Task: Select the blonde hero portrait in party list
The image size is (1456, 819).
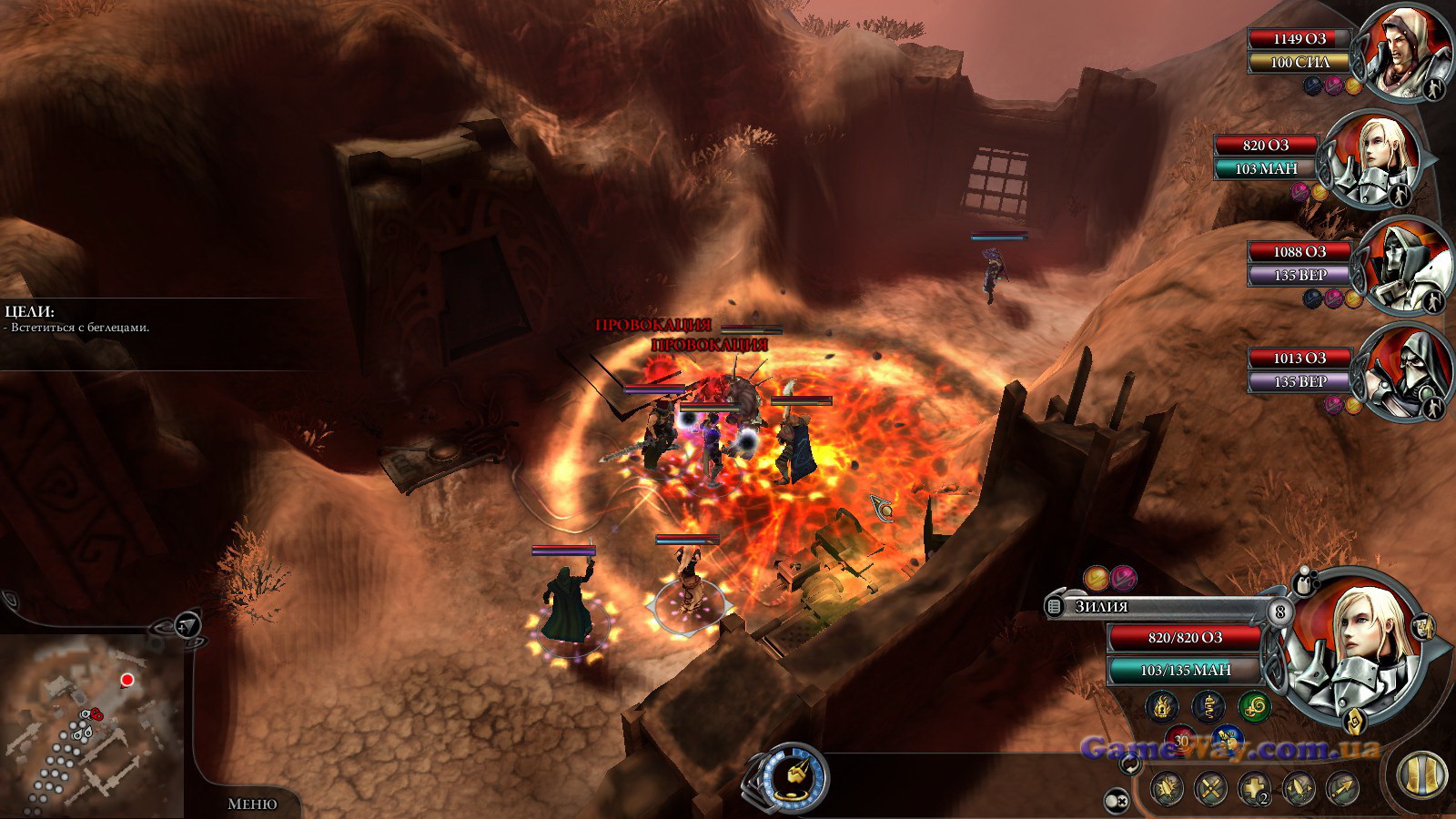Action: point(1370,161)
